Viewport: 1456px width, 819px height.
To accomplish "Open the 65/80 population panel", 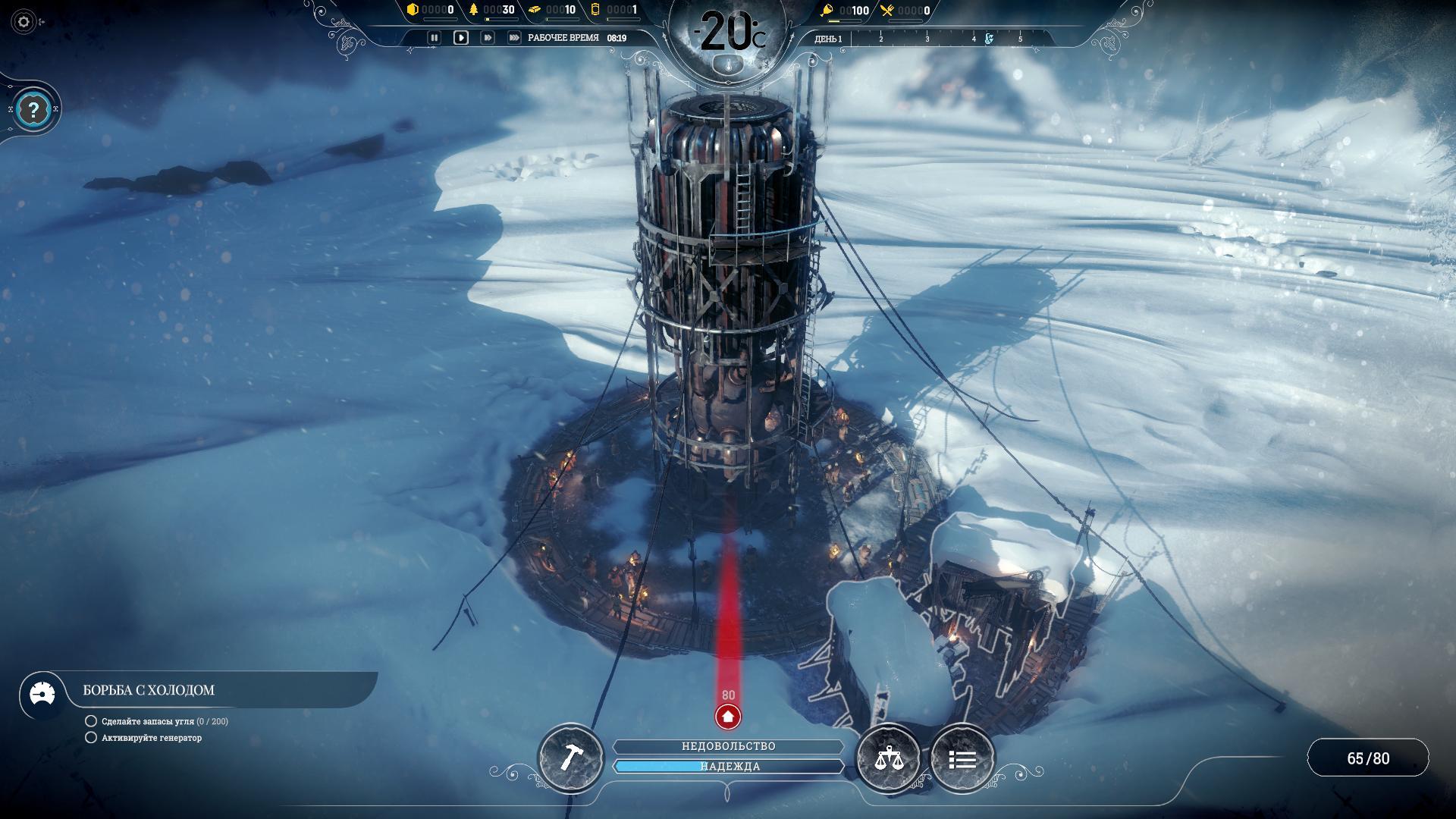I will [1367, 758].
